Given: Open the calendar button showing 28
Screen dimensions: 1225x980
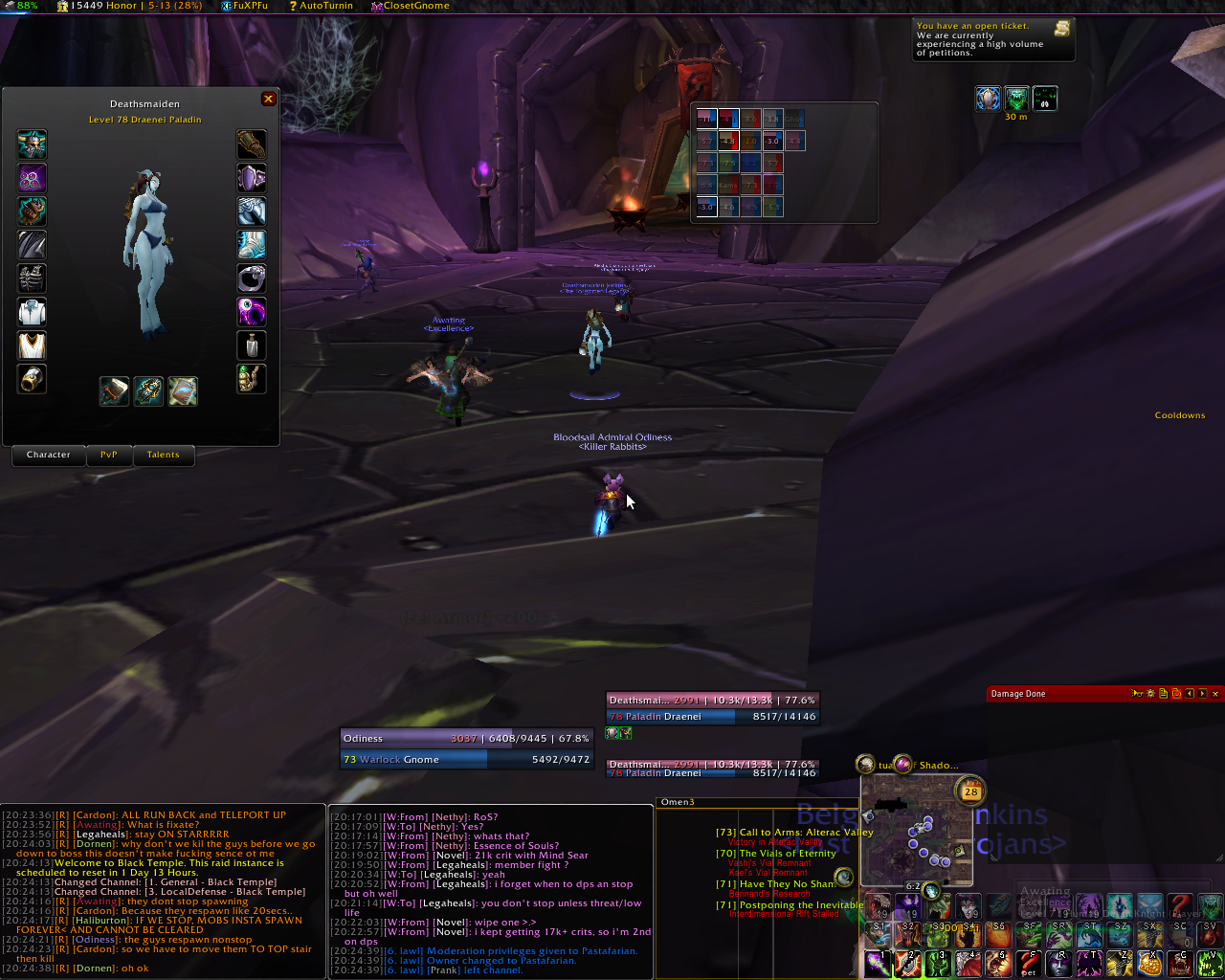Looking at the screenshot, I should 971,791.
